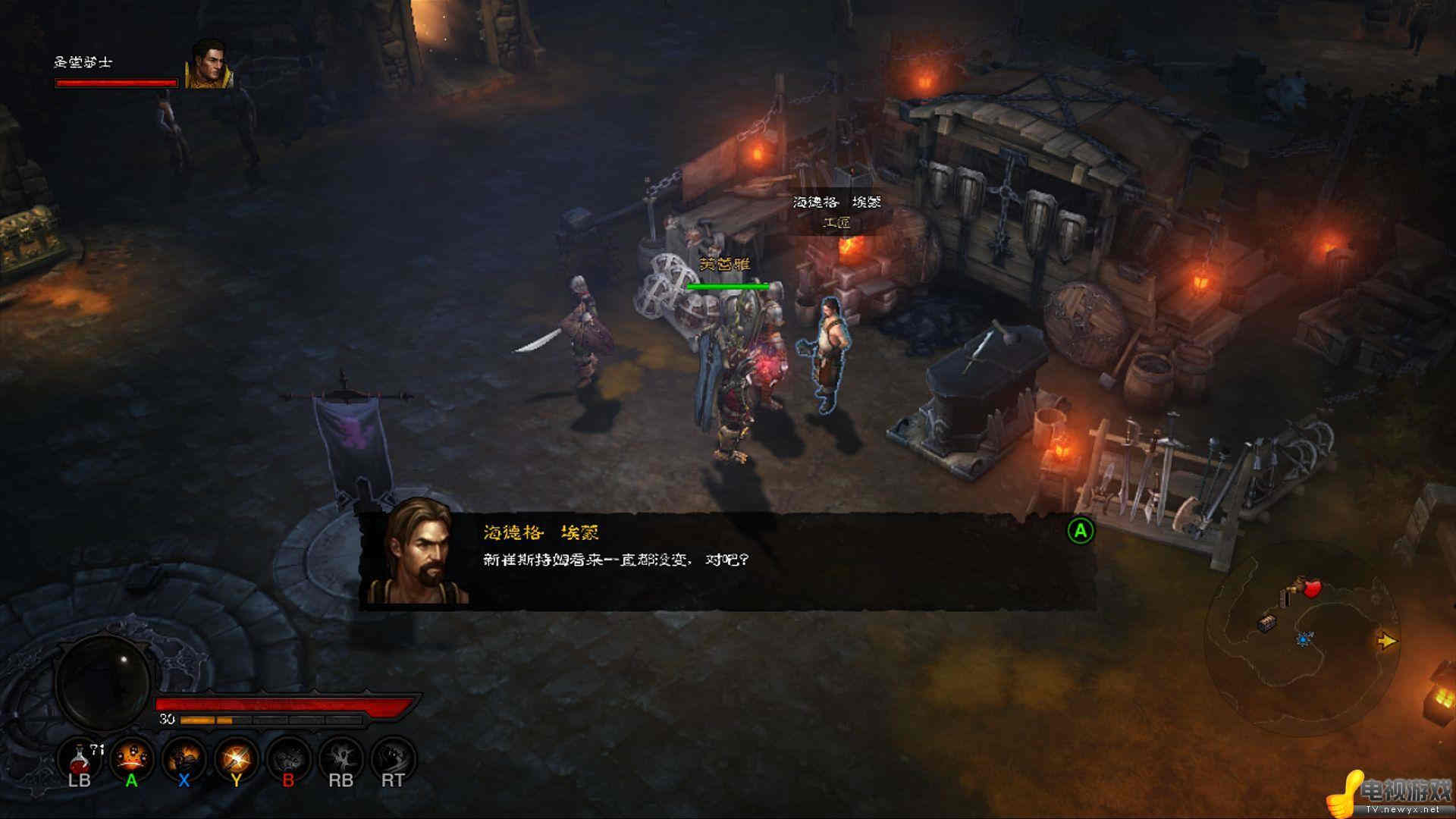Click the red heart marker on minimap
This screenshot has width=1456, height=819.
click(1312, 588)
